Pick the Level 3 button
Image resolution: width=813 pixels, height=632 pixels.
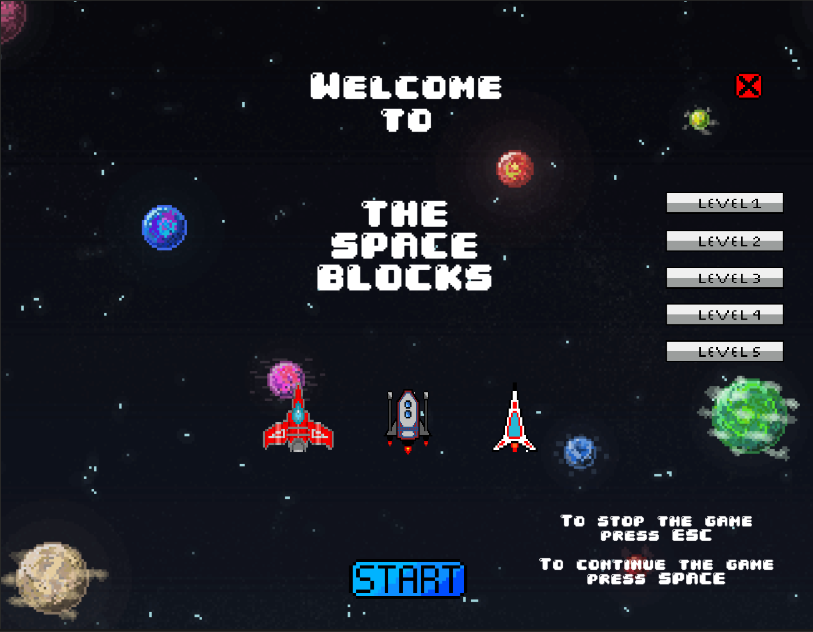click(724, 278)
